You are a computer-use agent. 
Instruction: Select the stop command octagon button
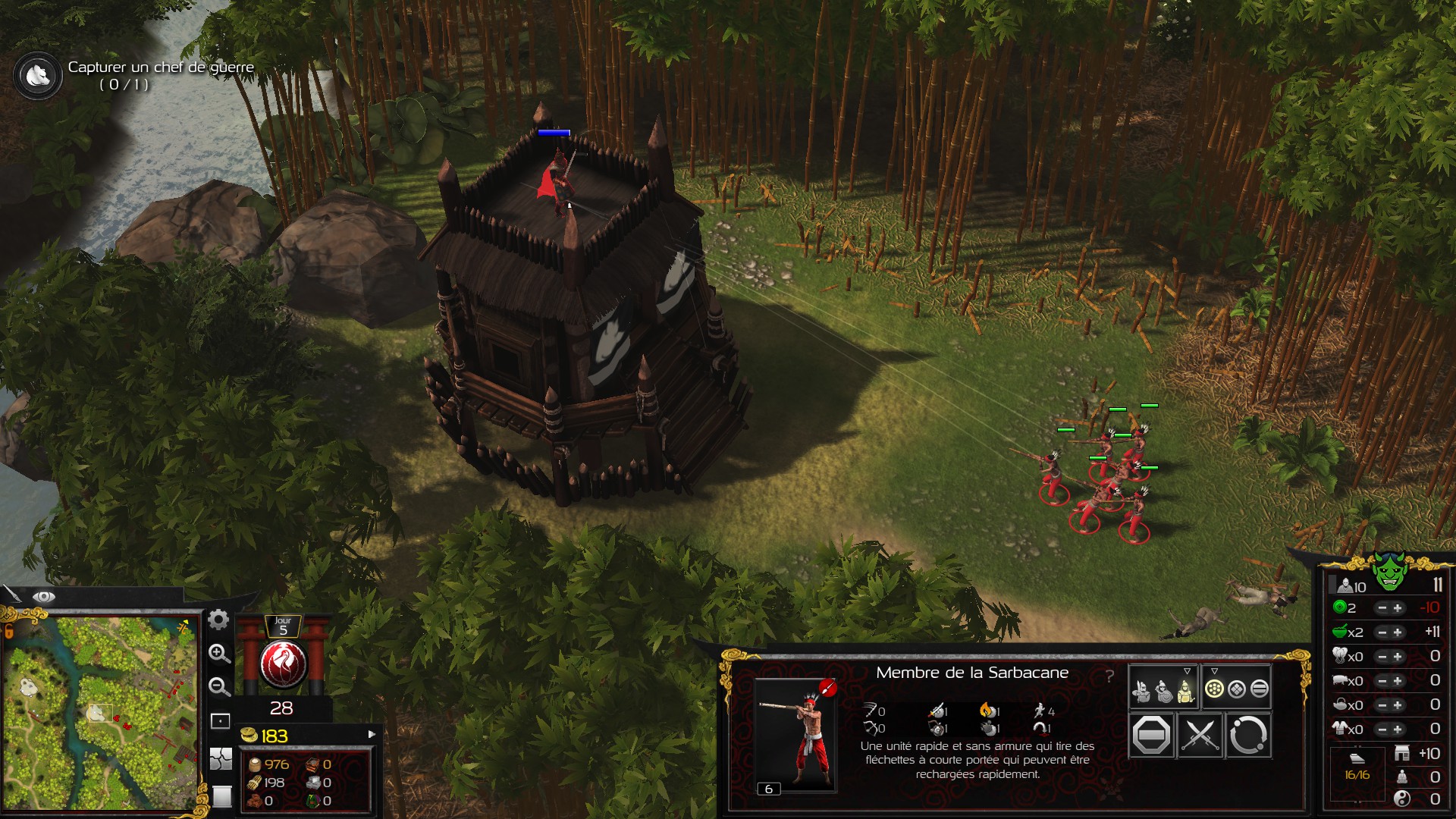(x=1151, y=735)
